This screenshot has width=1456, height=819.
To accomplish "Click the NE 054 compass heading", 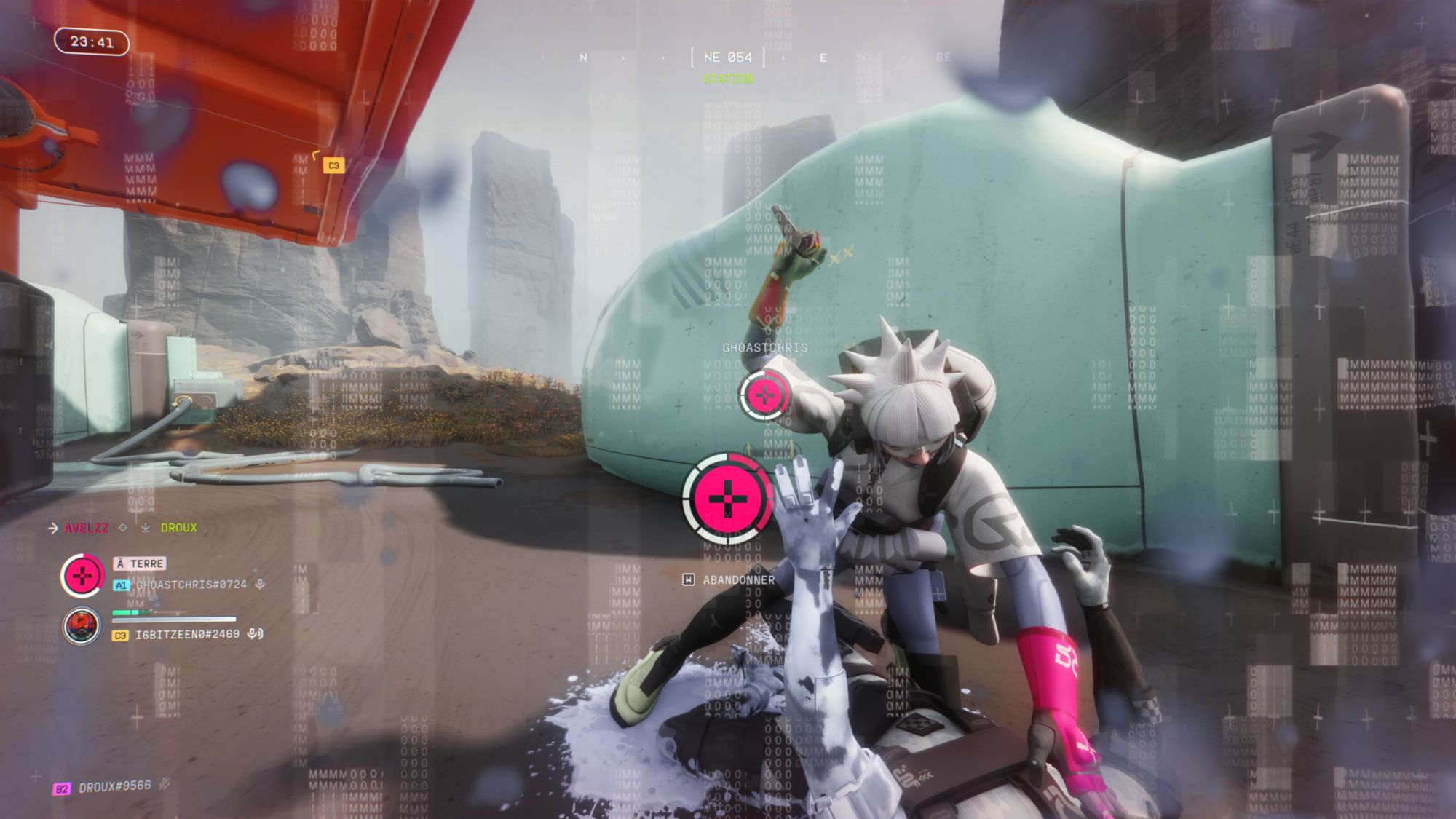I will pyautogui.click(x=728, y=58).
